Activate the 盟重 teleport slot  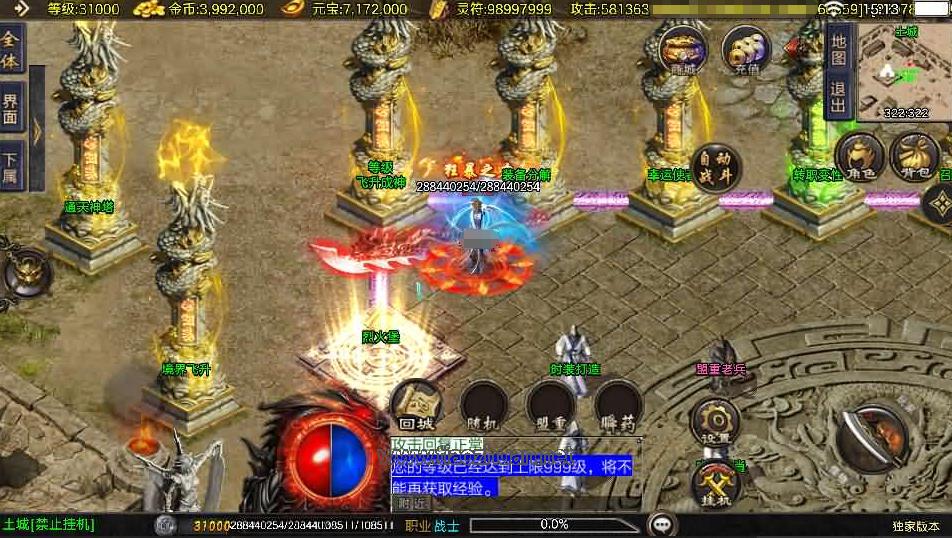click(x=551, y=405)
